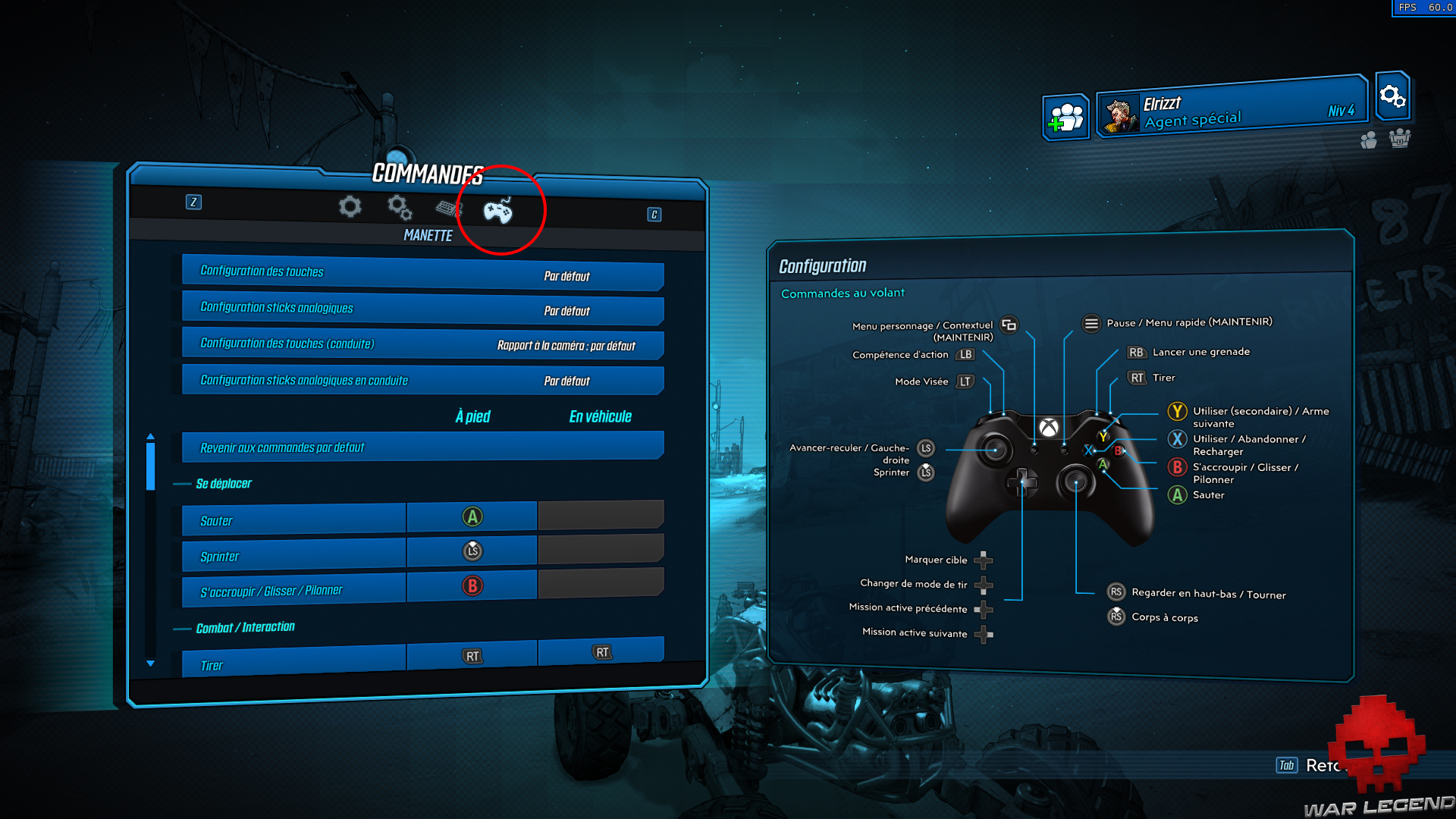The width and height of the screenshot is (1456, 819).
Task: Open Configuration des touches (conduite)
Action: pos(422,345)
